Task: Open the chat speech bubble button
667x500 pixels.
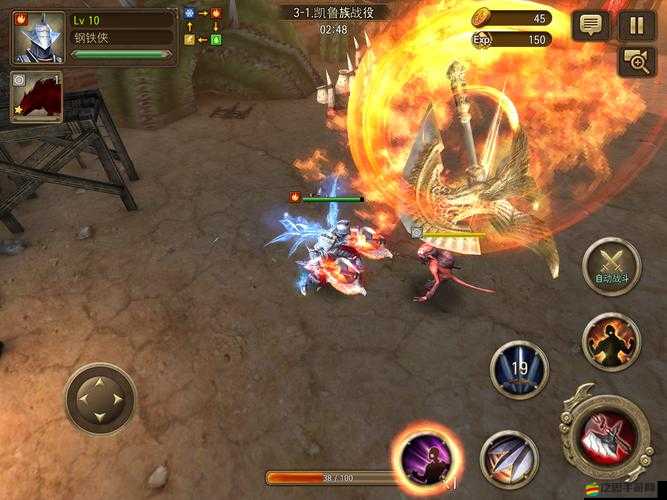Action: pos(591,25)
